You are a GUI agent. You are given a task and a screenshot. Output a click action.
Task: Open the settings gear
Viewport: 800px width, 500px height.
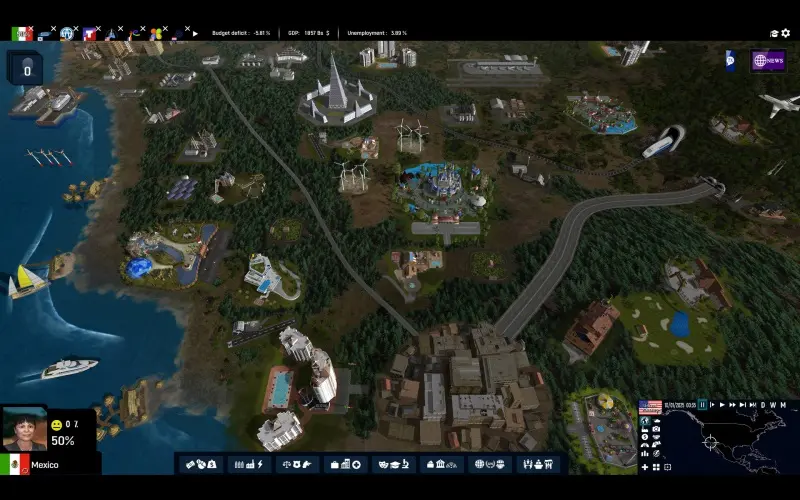[786, 33]
